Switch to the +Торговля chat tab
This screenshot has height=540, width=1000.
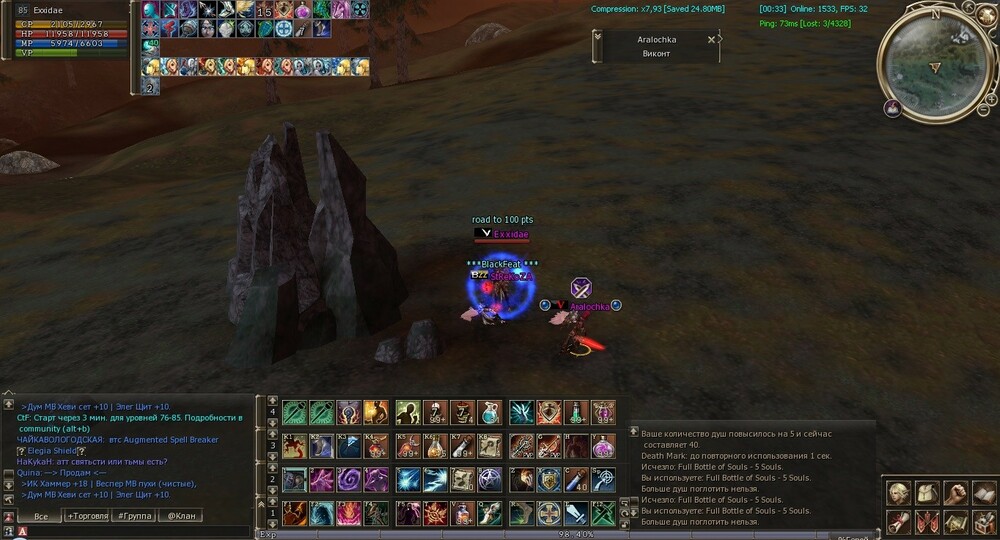tap(86, 516)
